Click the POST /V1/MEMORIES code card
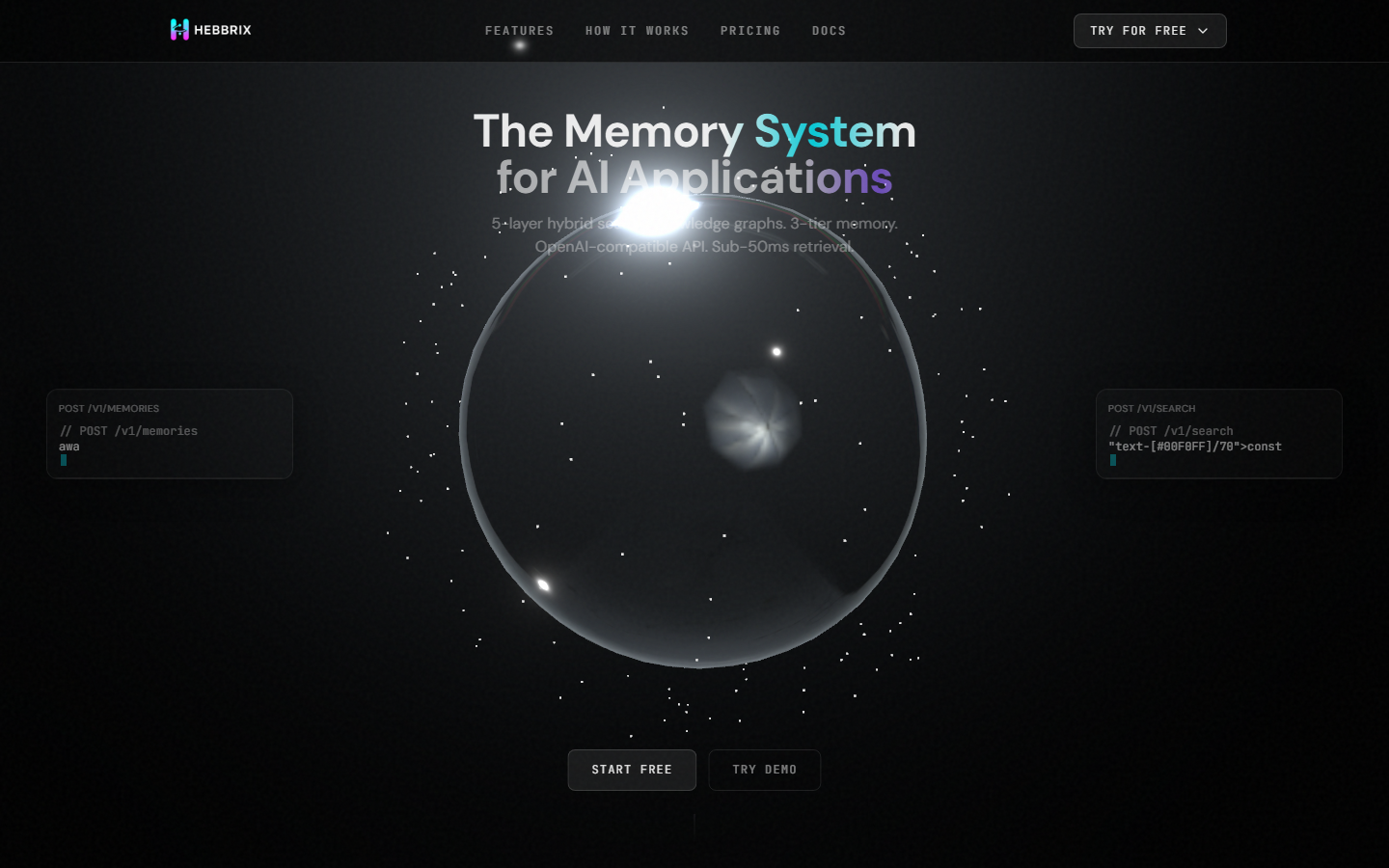 pyautogui.click(x=170, y=433)
